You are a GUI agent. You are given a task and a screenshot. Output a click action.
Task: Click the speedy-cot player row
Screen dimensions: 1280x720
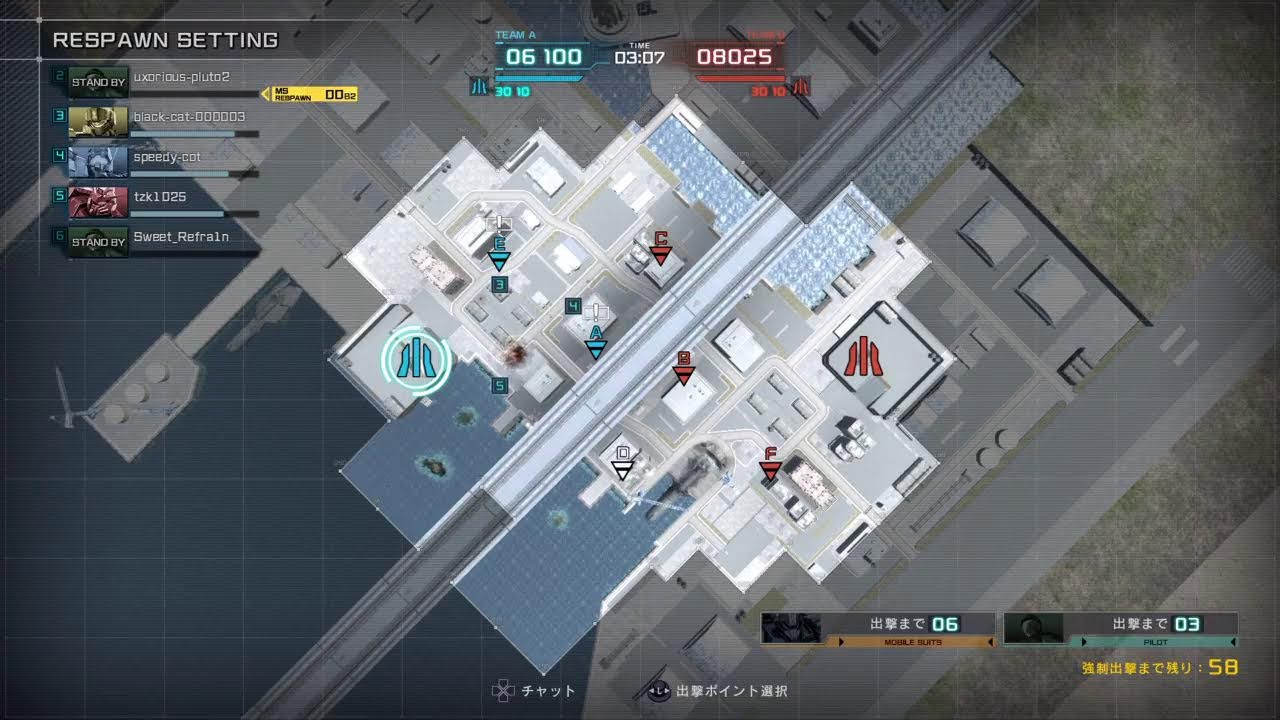[160, 160]
